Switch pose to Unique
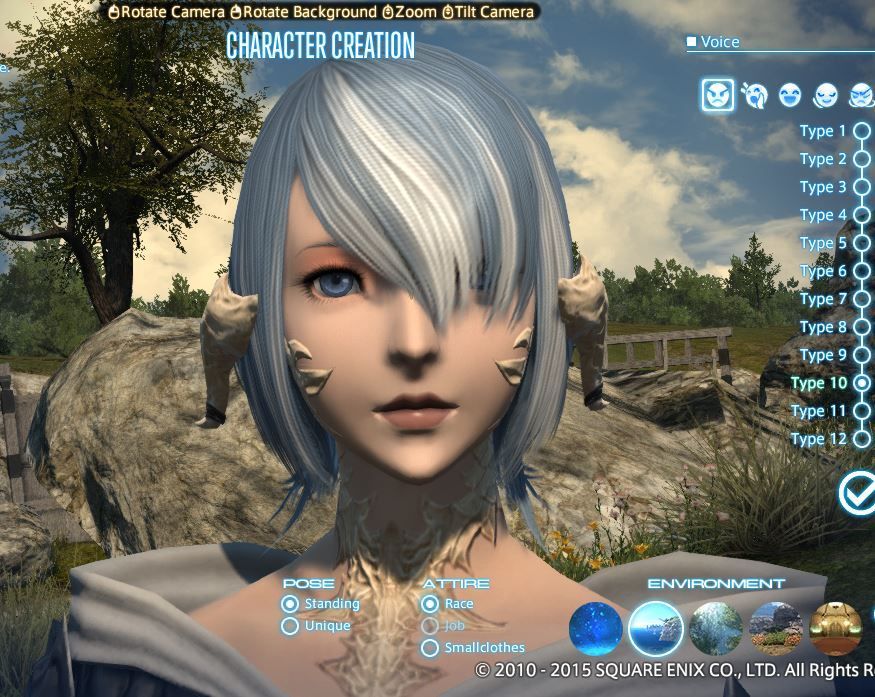Screen dimensions: 875x697 (x=290, y=626)
